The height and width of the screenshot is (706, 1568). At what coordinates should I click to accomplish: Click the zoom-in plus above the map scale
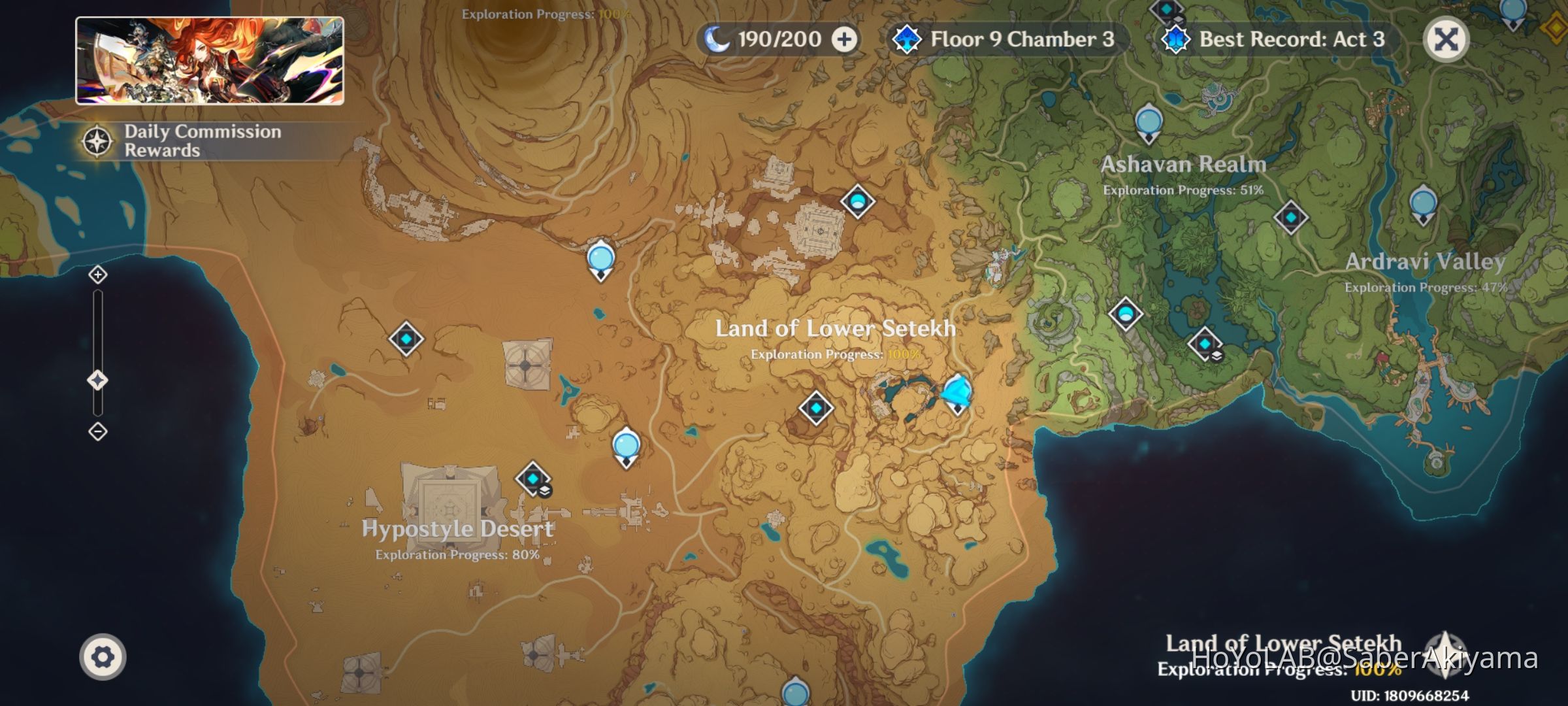[97, 275]
